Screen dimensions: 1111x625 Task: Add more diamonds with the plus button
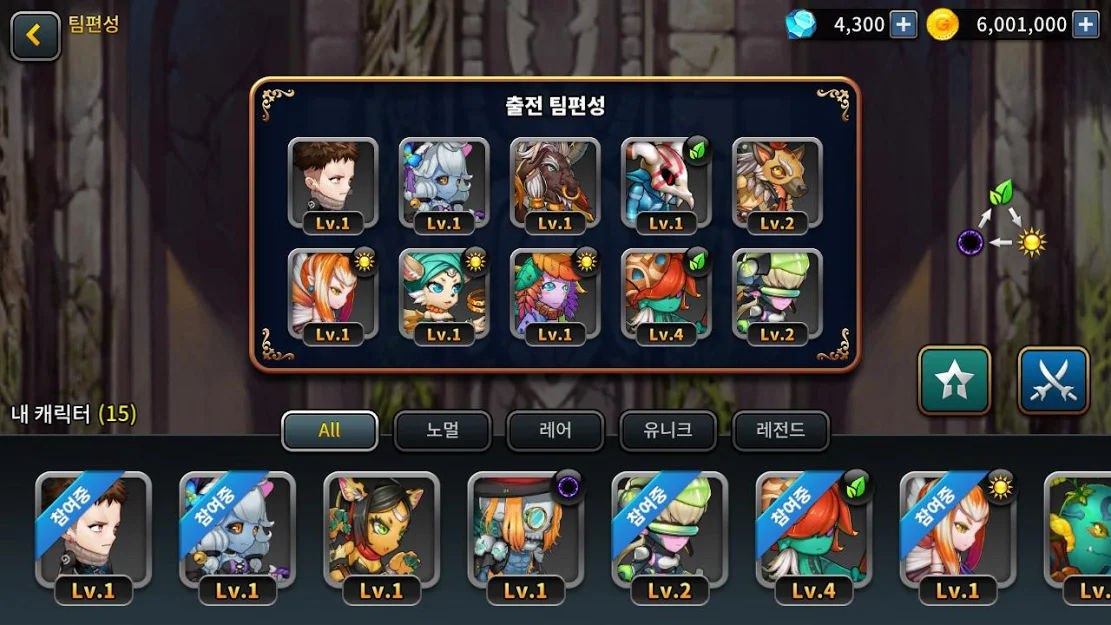click(x=903, y=25)
